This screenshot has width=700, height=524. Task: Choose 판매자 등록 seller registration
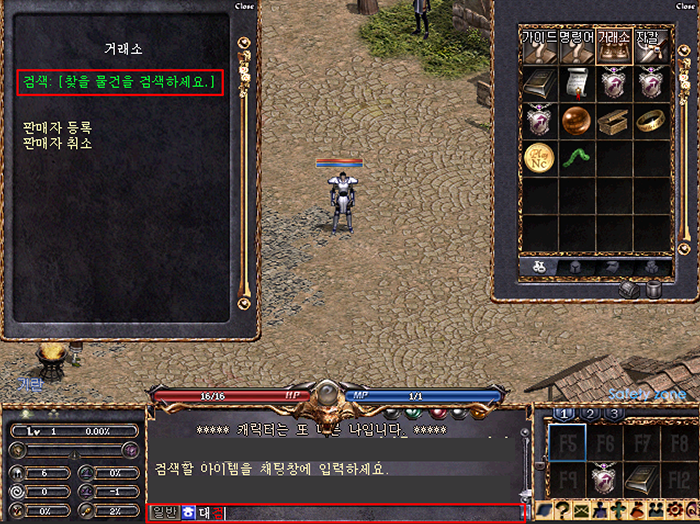57,128
